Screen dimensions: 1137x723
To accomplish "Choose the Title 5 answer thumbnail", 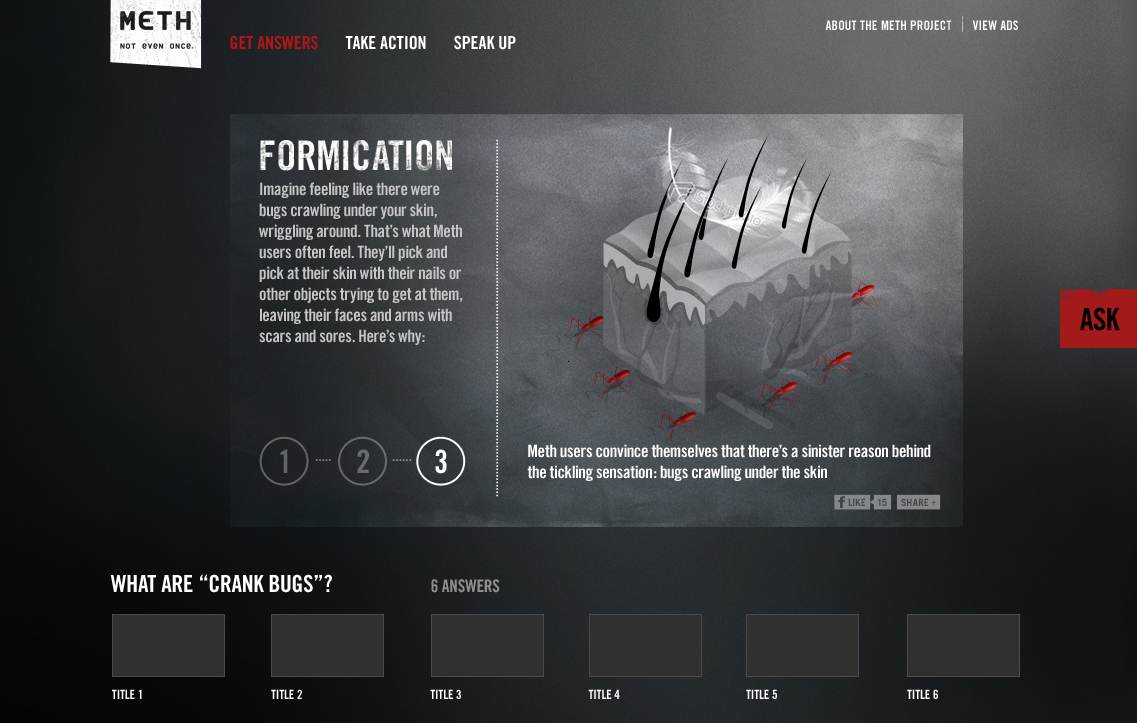I will point(802,645).
